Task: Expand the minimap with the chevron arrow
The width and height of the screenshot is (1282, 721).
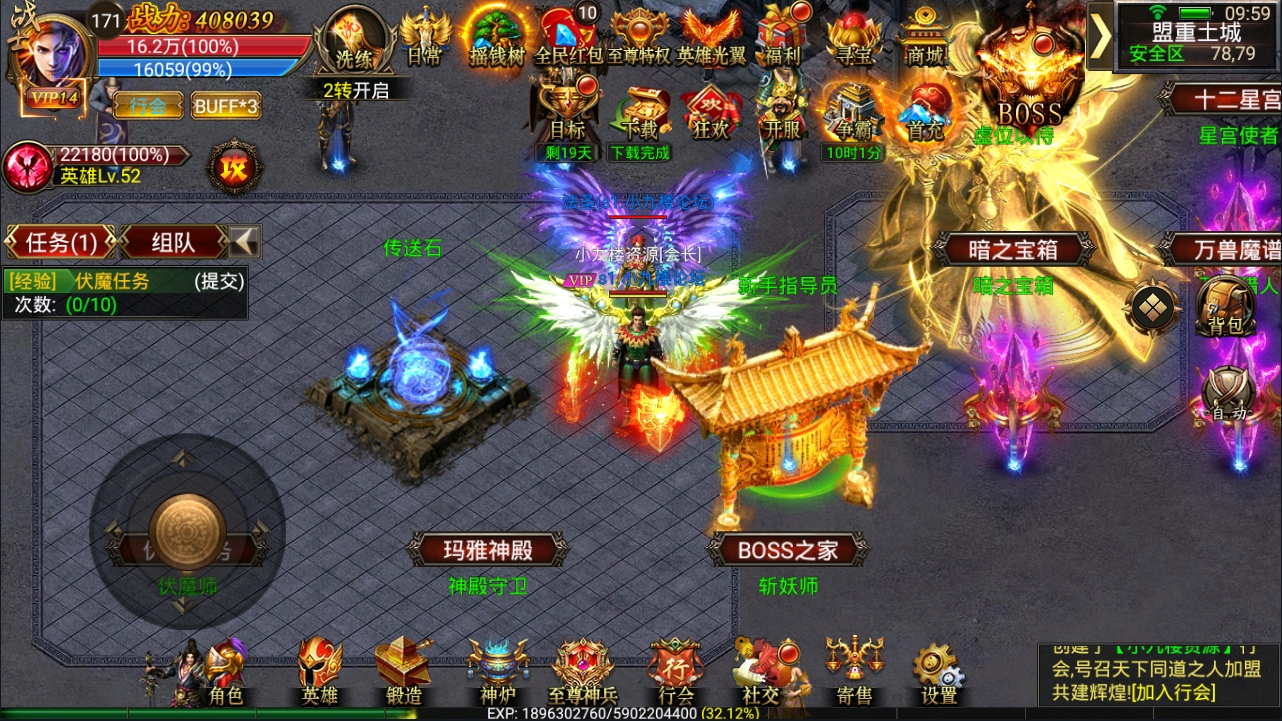Action: coord(1104,35)
